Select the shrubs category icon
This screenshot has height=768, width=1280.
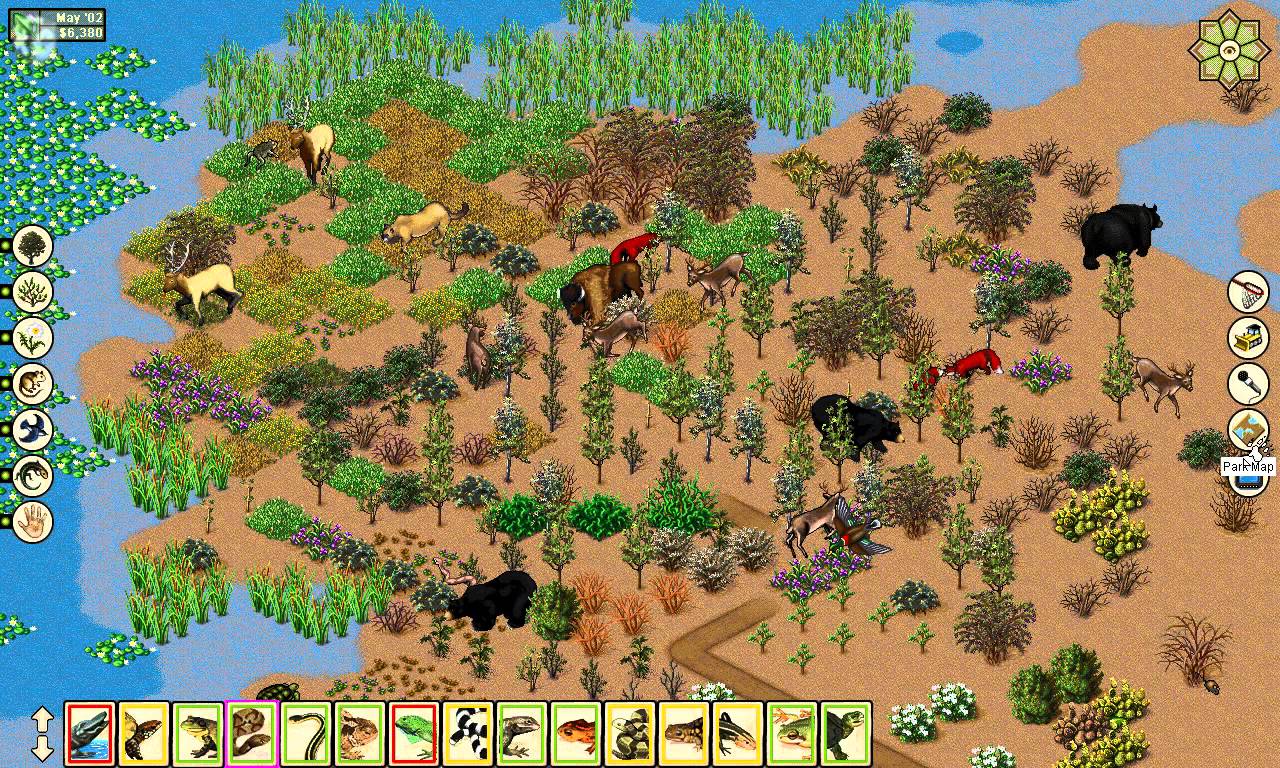click(x=33, y=291)
